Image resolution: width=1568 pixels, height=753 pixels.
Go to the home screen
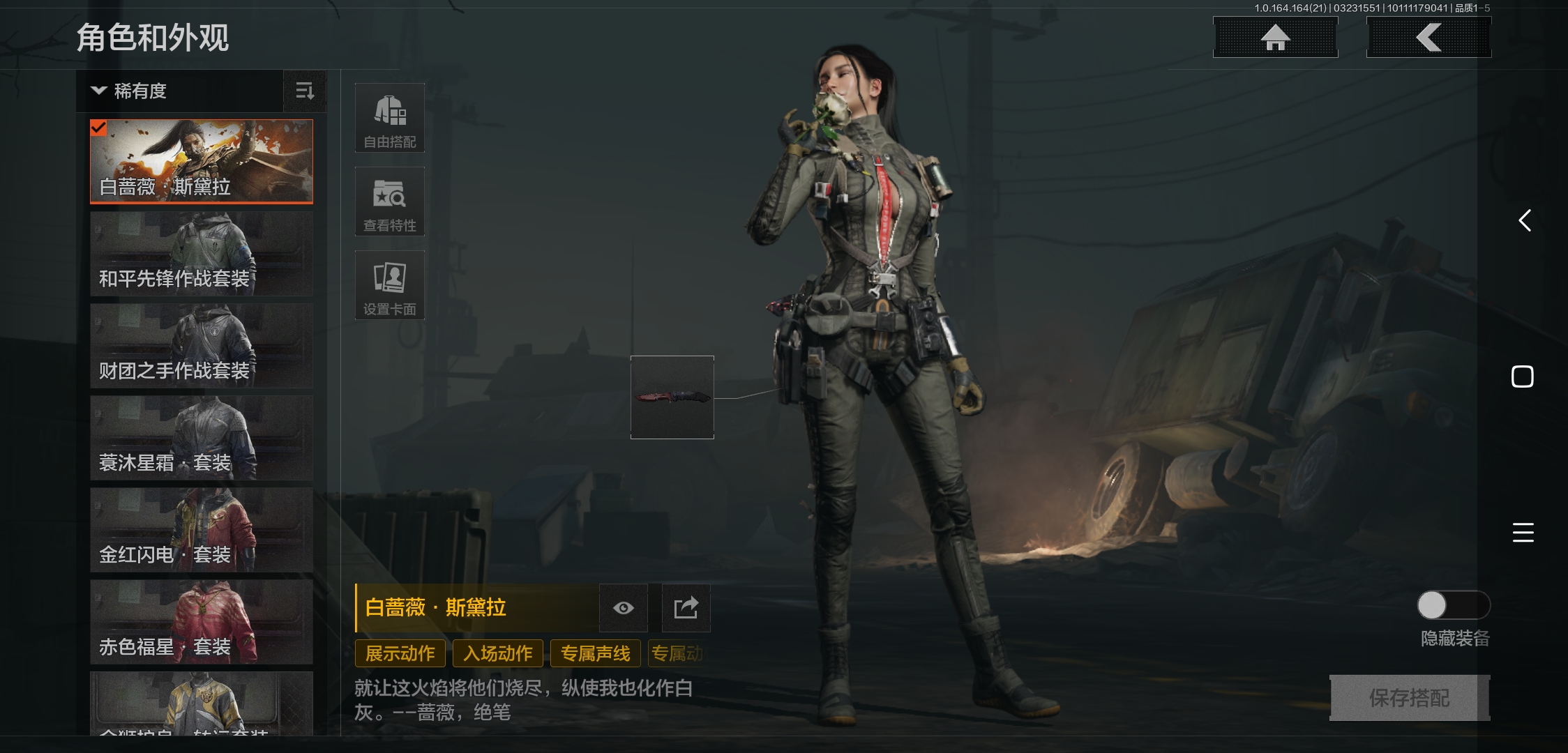click(1275, 38)
